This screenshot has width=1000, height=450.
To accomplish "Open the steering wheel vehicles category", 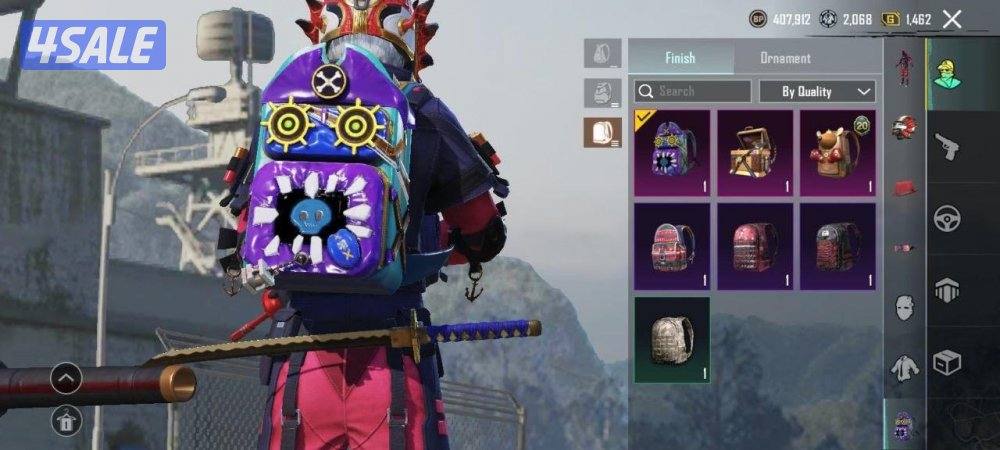I will click(x=946, y=219).
